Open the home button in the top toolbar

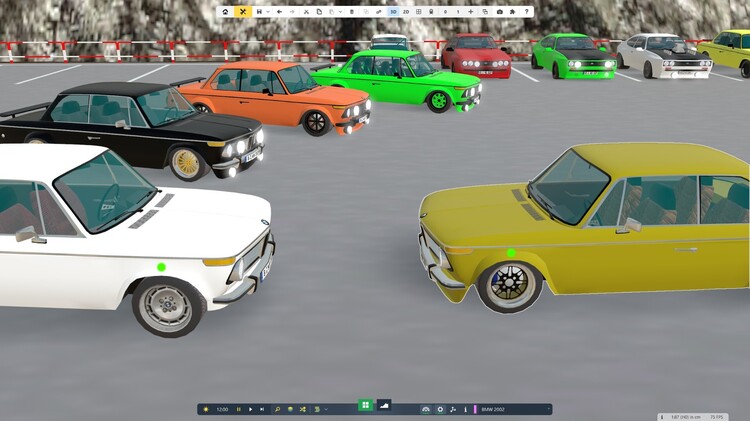[x=225, y=11]
